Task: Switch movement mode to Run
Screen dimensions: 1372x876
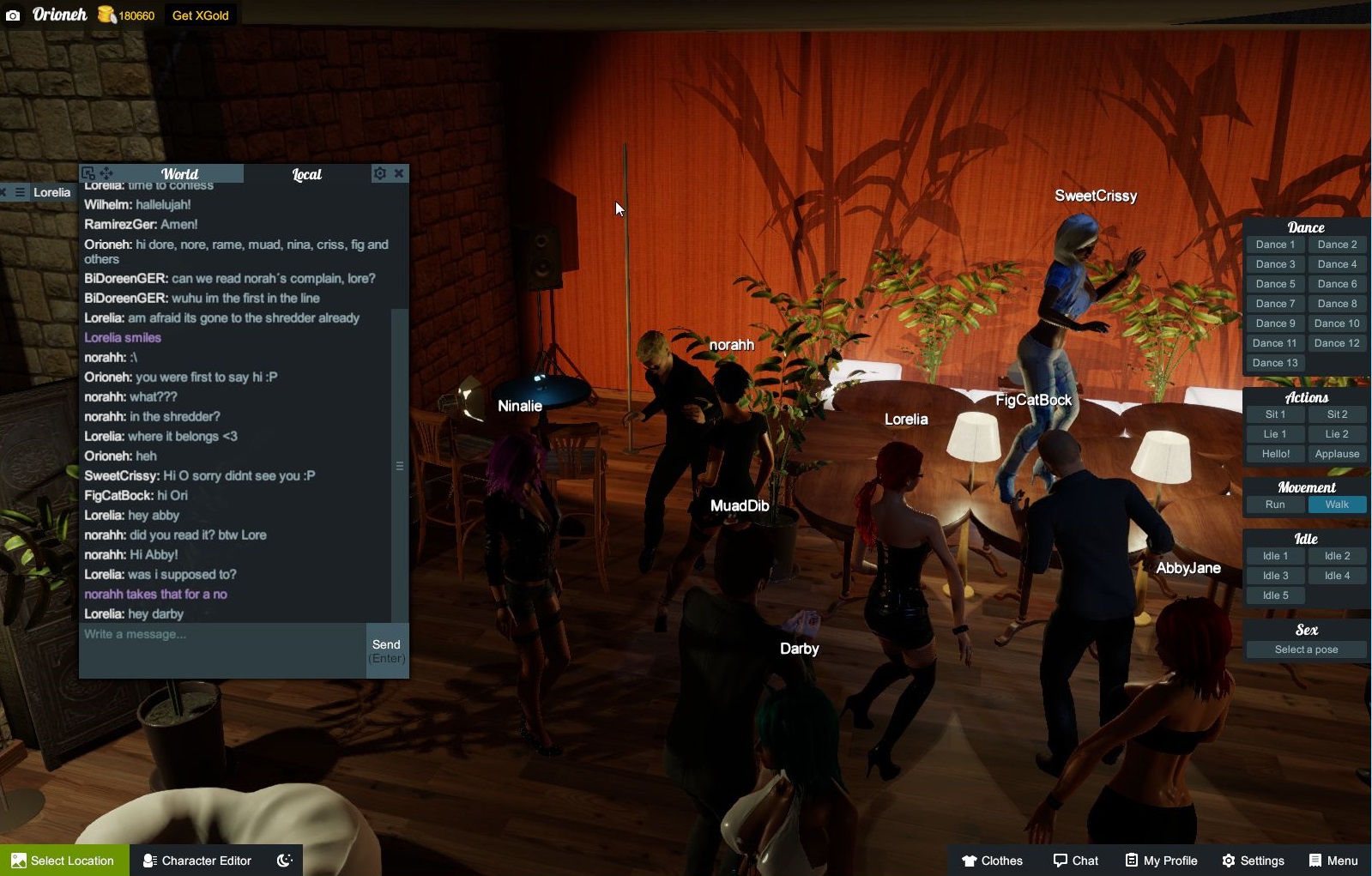Action: point(1274,504)
